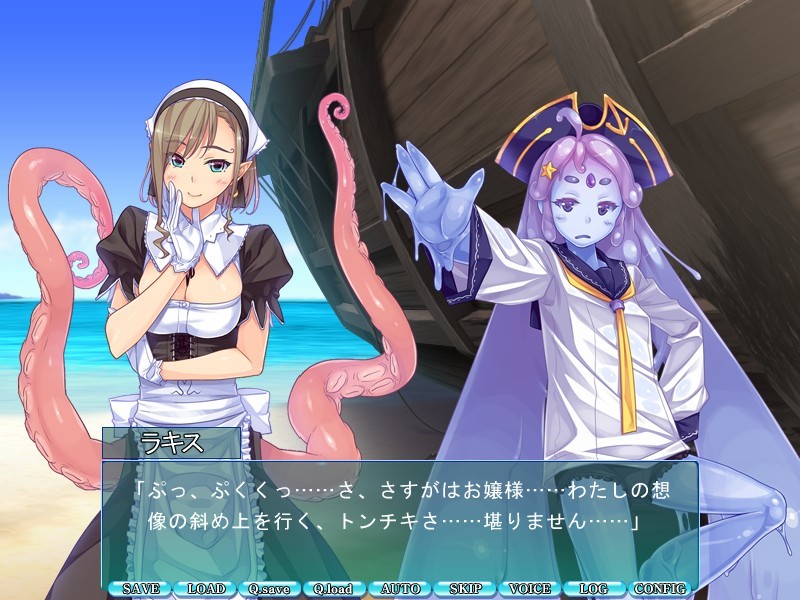Toggle AUTO text advance
This screenshot has width=800, height=600.
click(400, 589)
